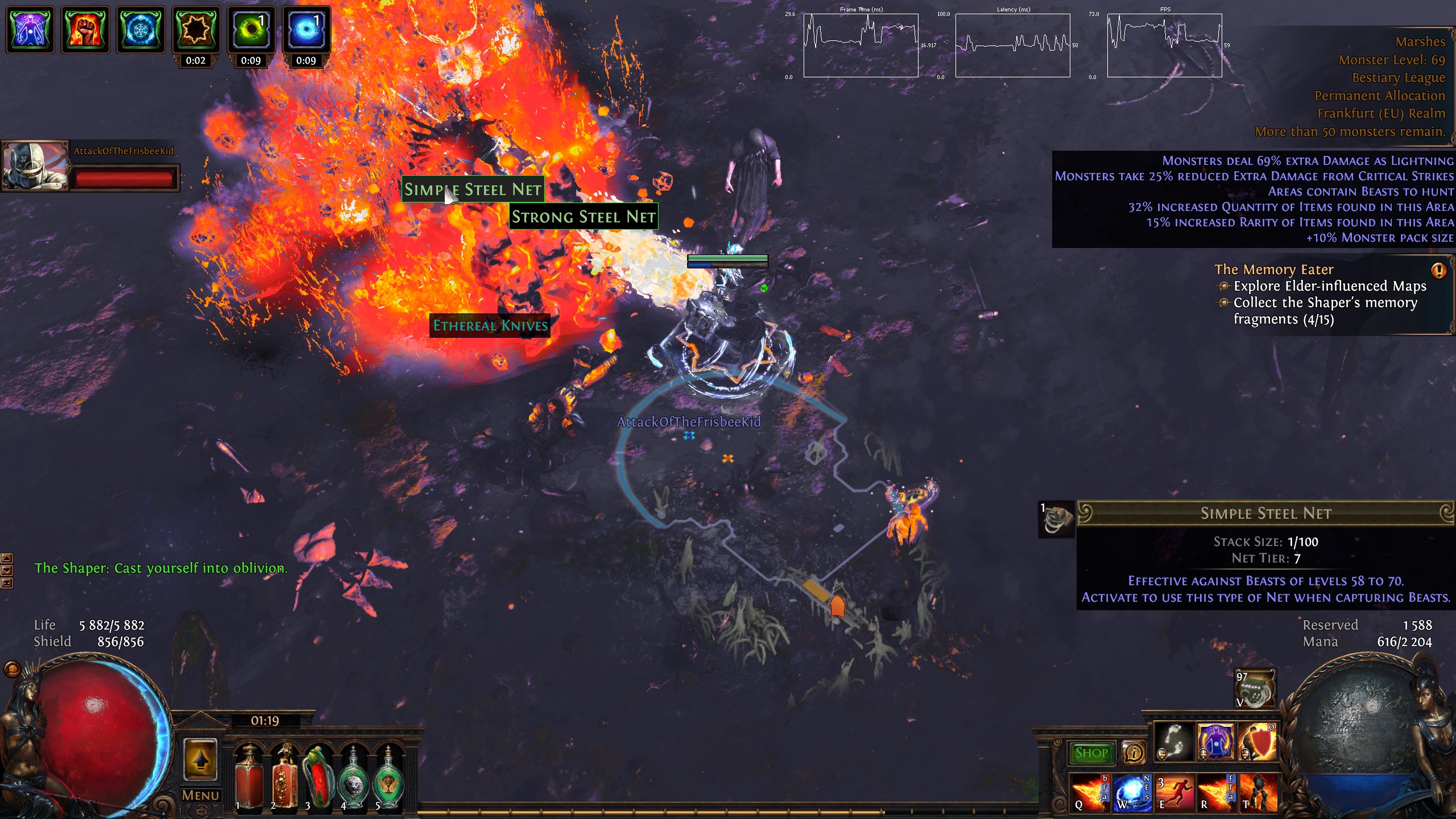Click the fiery fist buff icon
Viewport: 1456px width, 819px height.
[85, 29]
